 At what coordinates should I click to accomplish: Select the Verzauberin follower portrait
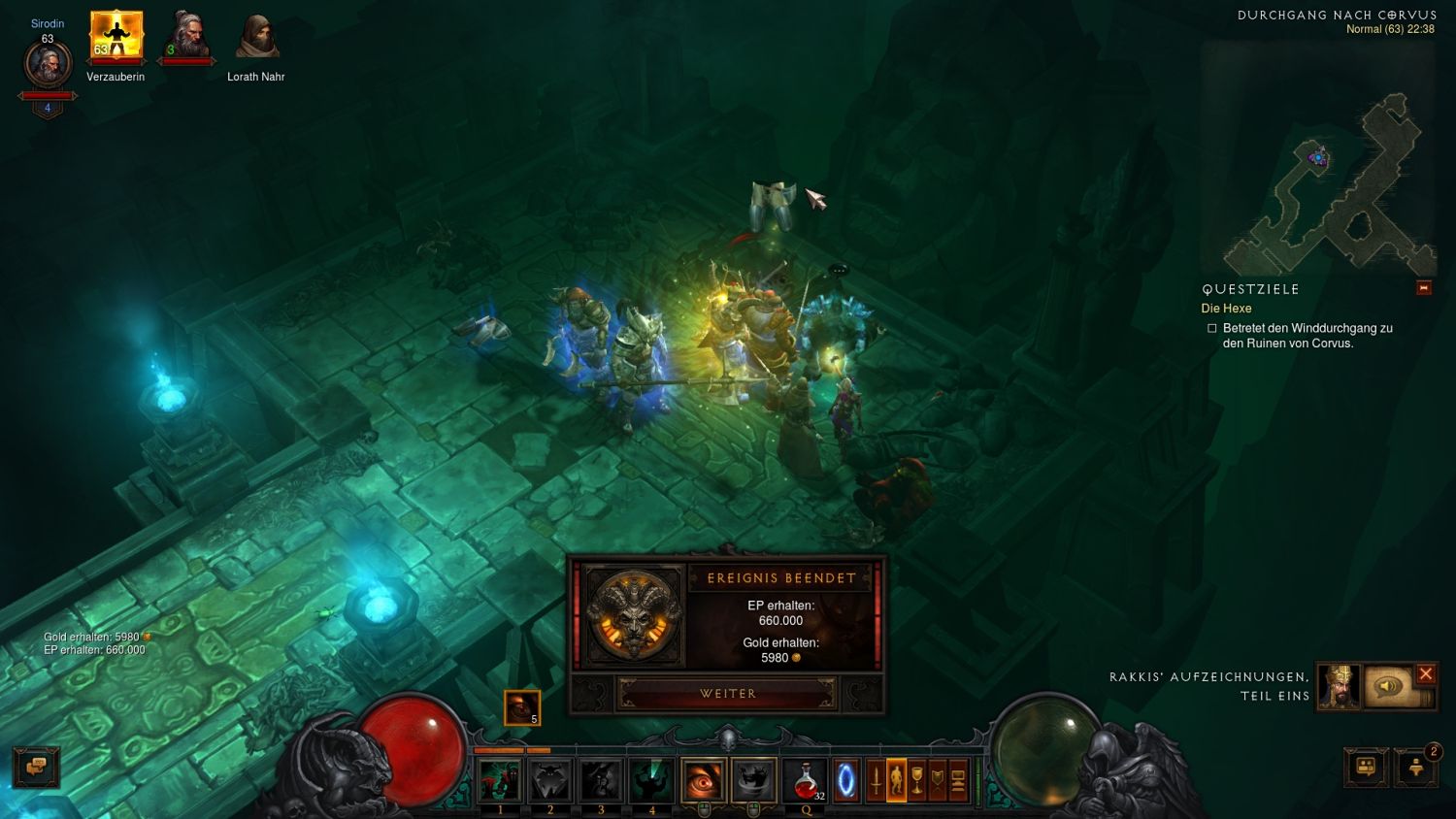tap(116, 36)
